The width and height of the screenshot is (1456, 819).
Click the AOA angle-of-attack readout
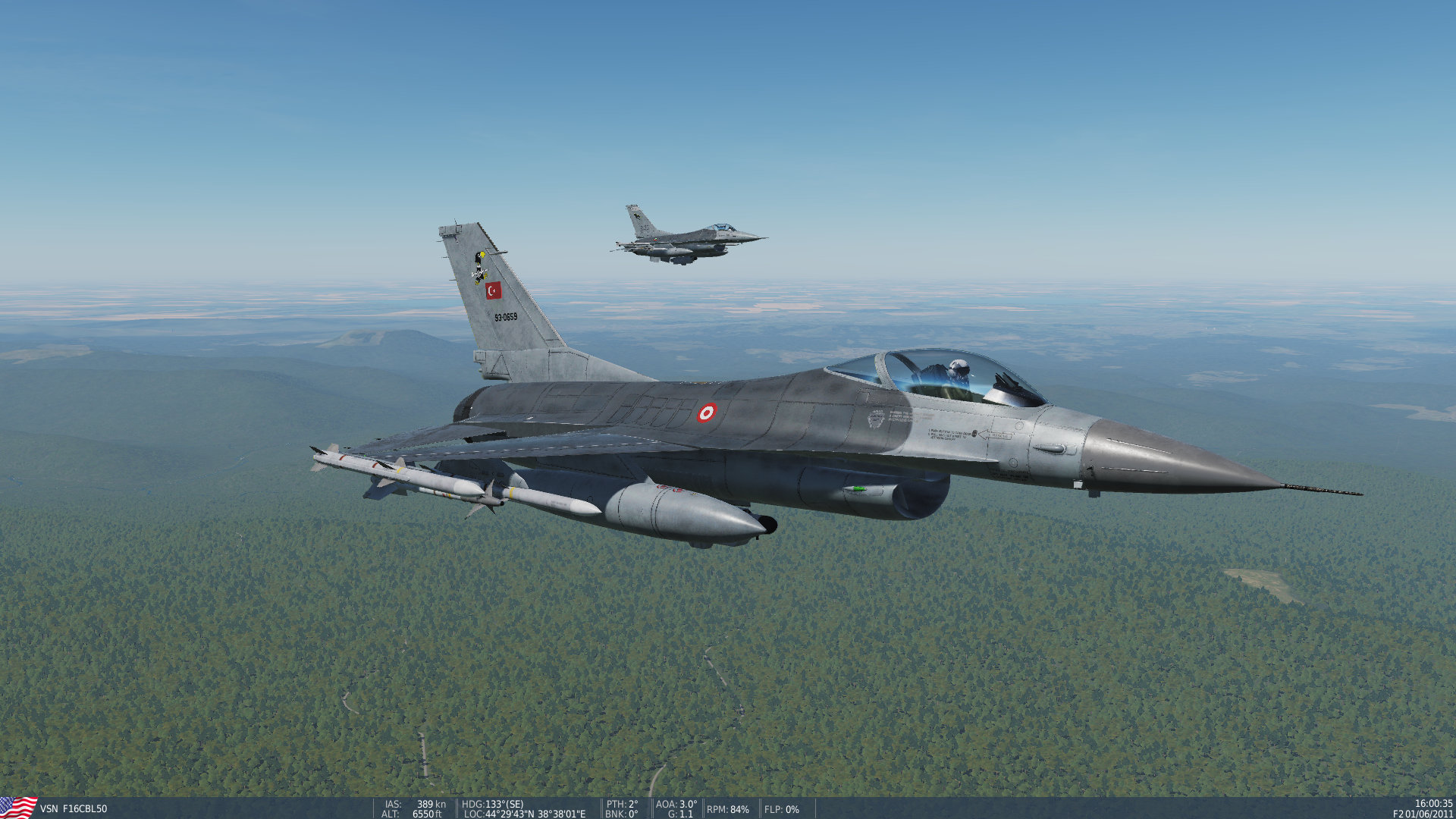tap(675, 805)
